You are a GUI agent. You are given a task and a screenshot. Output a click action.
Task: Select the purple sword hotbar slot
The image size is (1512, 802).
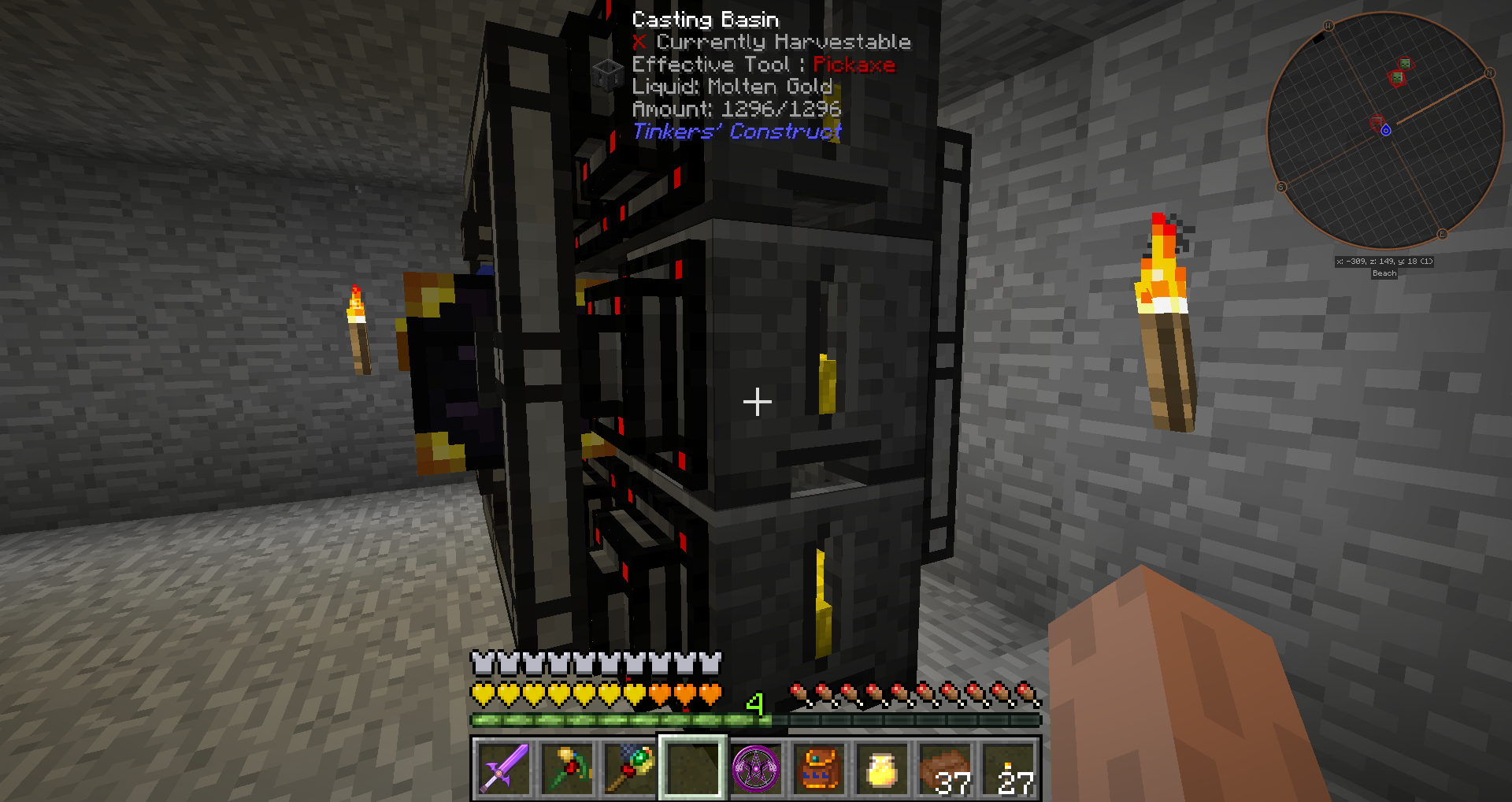[x=503, y=768]
